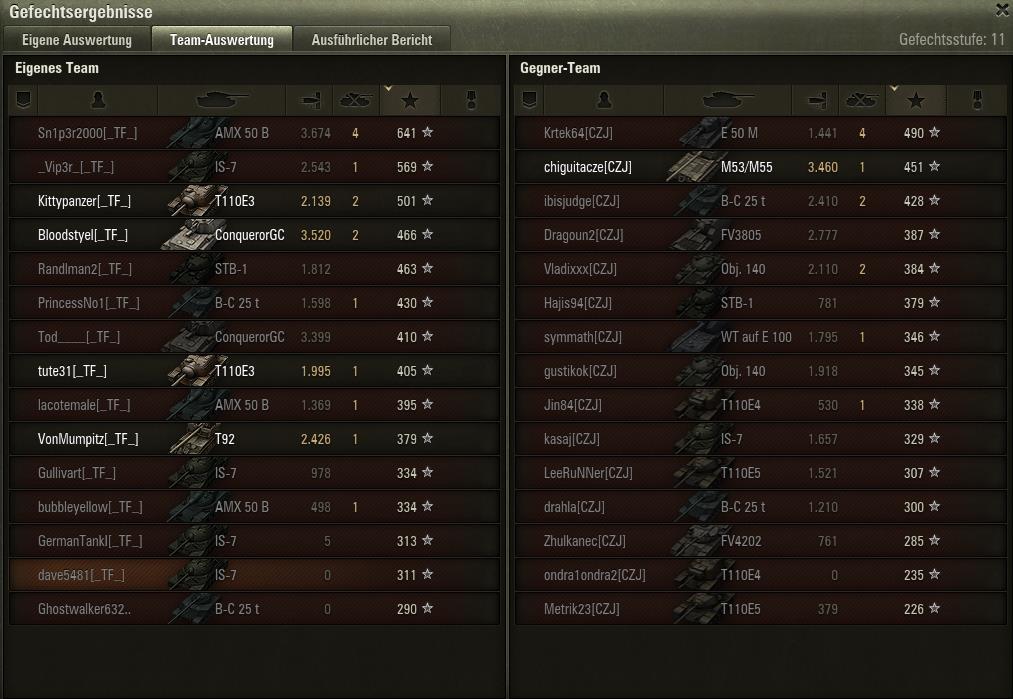Image resolution: width=1013 pixels, height=699 pixels.
Task: Sort Gegner-Team by medal column header
Action: tap(979, 100)
